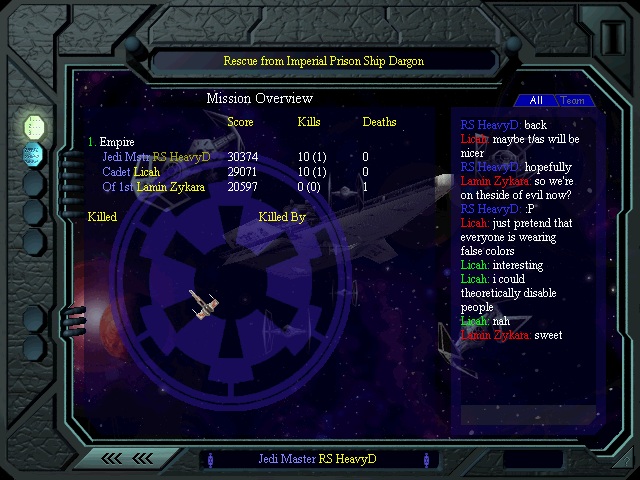Viewport: 640px width, 480px height.
Task: Click the Empire team entry
Action: pyautogui.click(x=116, y=142)
